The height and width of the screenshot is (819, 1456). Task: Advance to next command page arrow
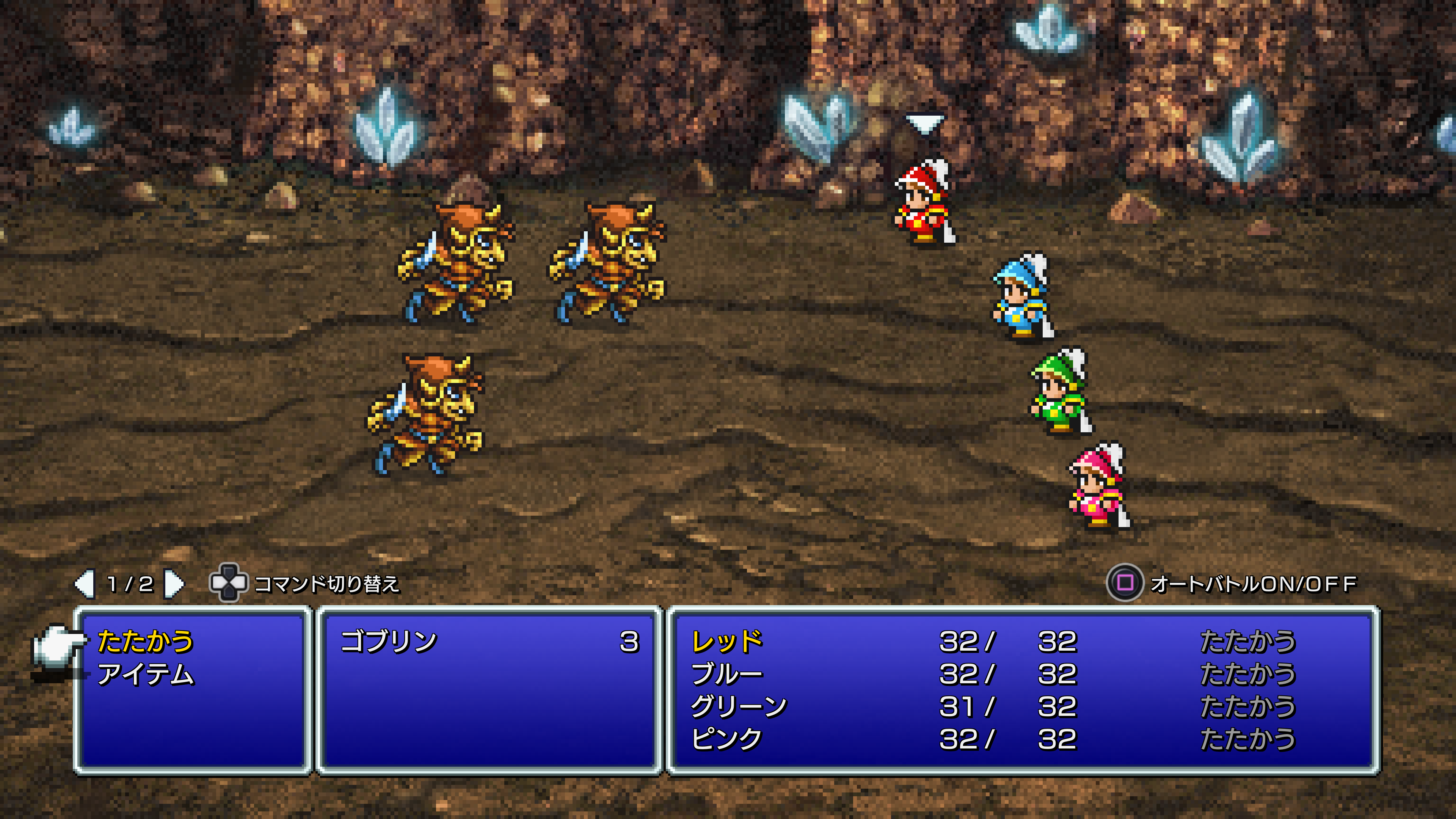tap(174, 583)
